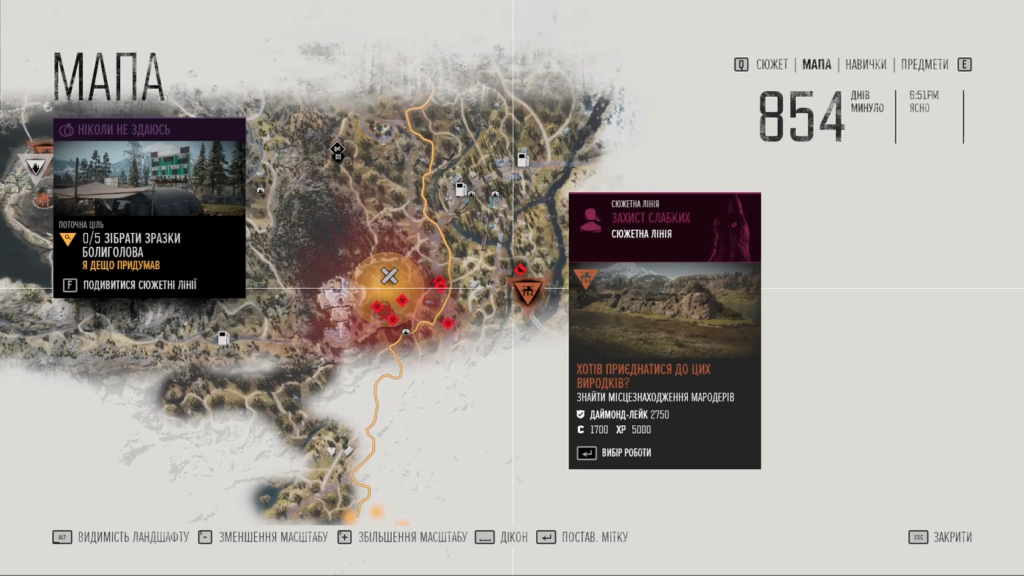Click the orange triangle job marker
The width and height of the screenshot is (1024, 576).
(527, 291)
